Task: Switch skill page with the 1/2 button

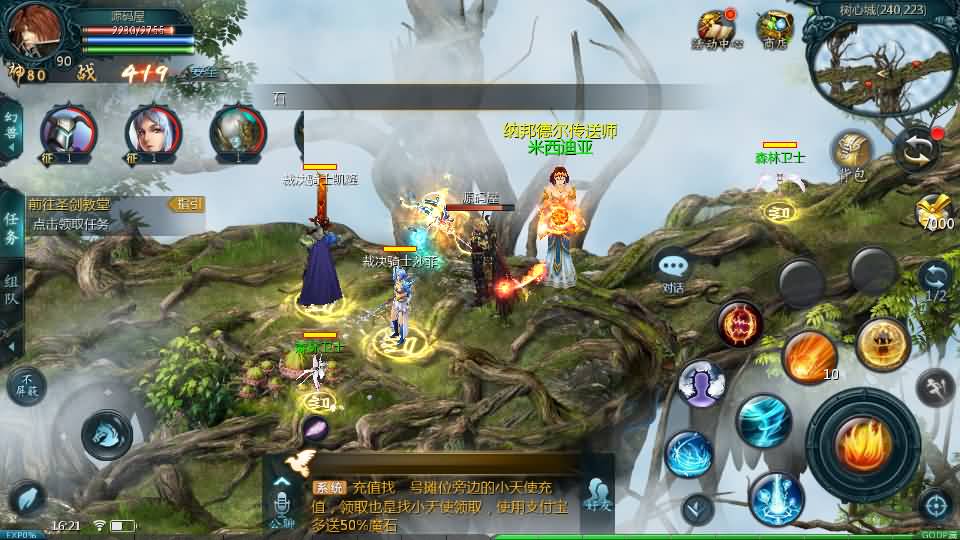Action: click(x=935, y=280)
